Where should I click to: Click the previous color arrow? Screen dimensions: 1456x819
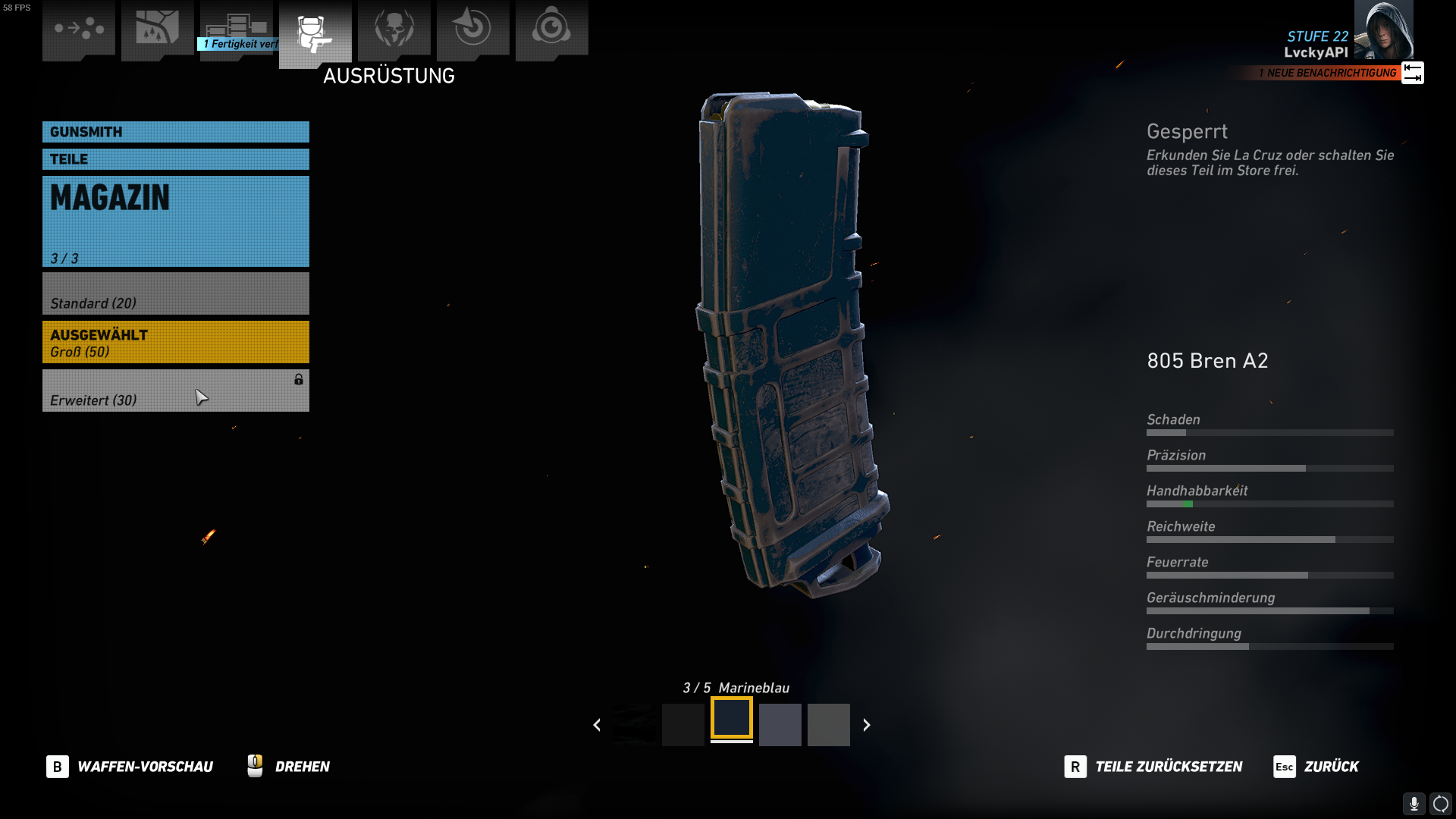[597, 725]
